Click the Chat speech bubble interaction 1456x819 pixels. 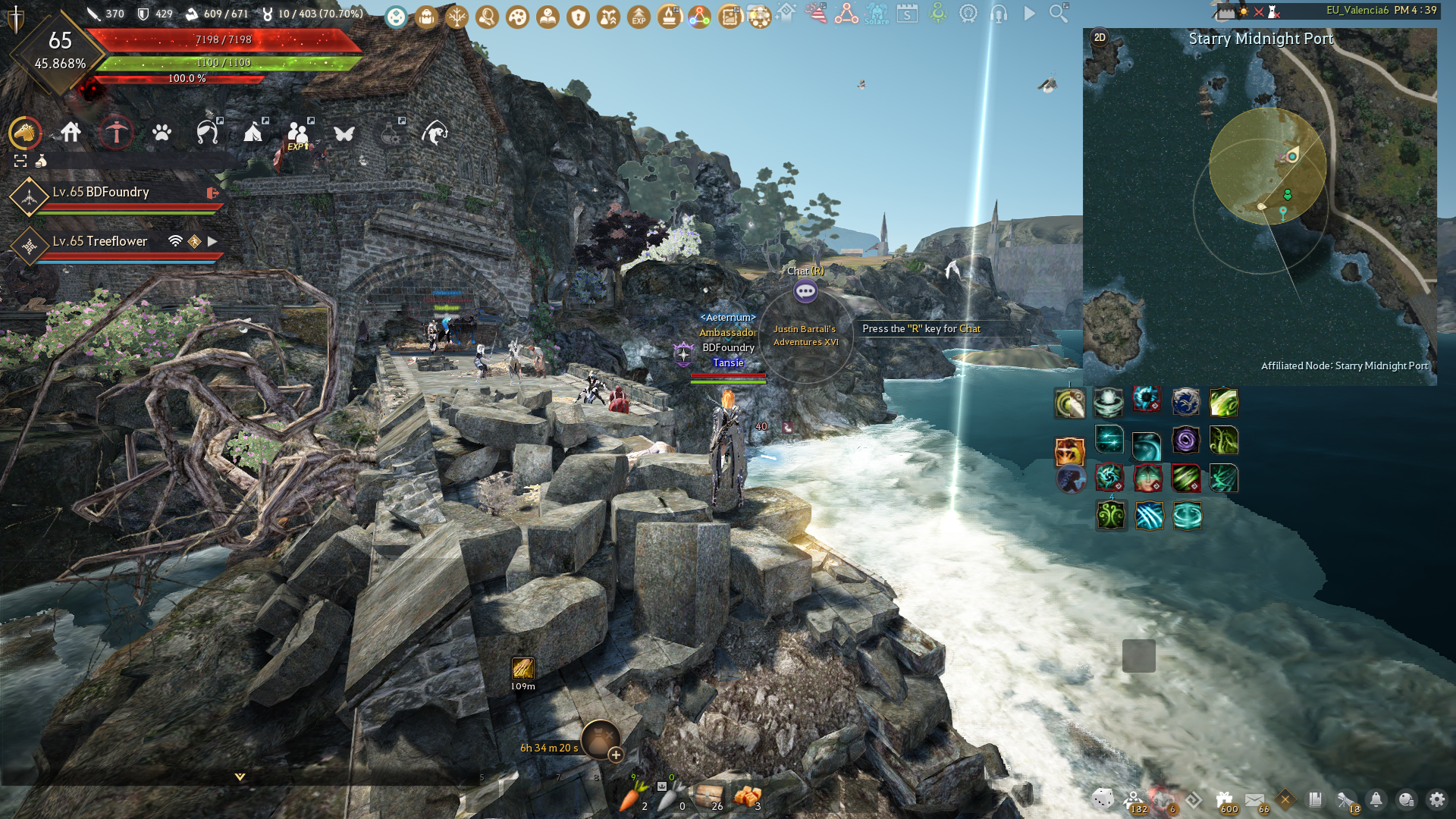coord(805,291)
